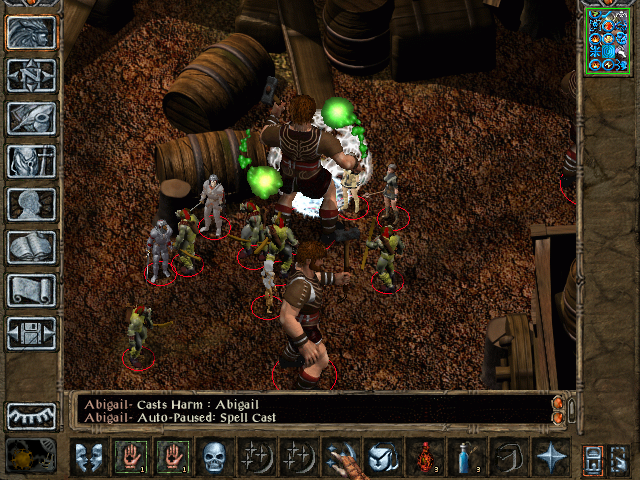Choose the clawed hand action icon

click(341, 457)
